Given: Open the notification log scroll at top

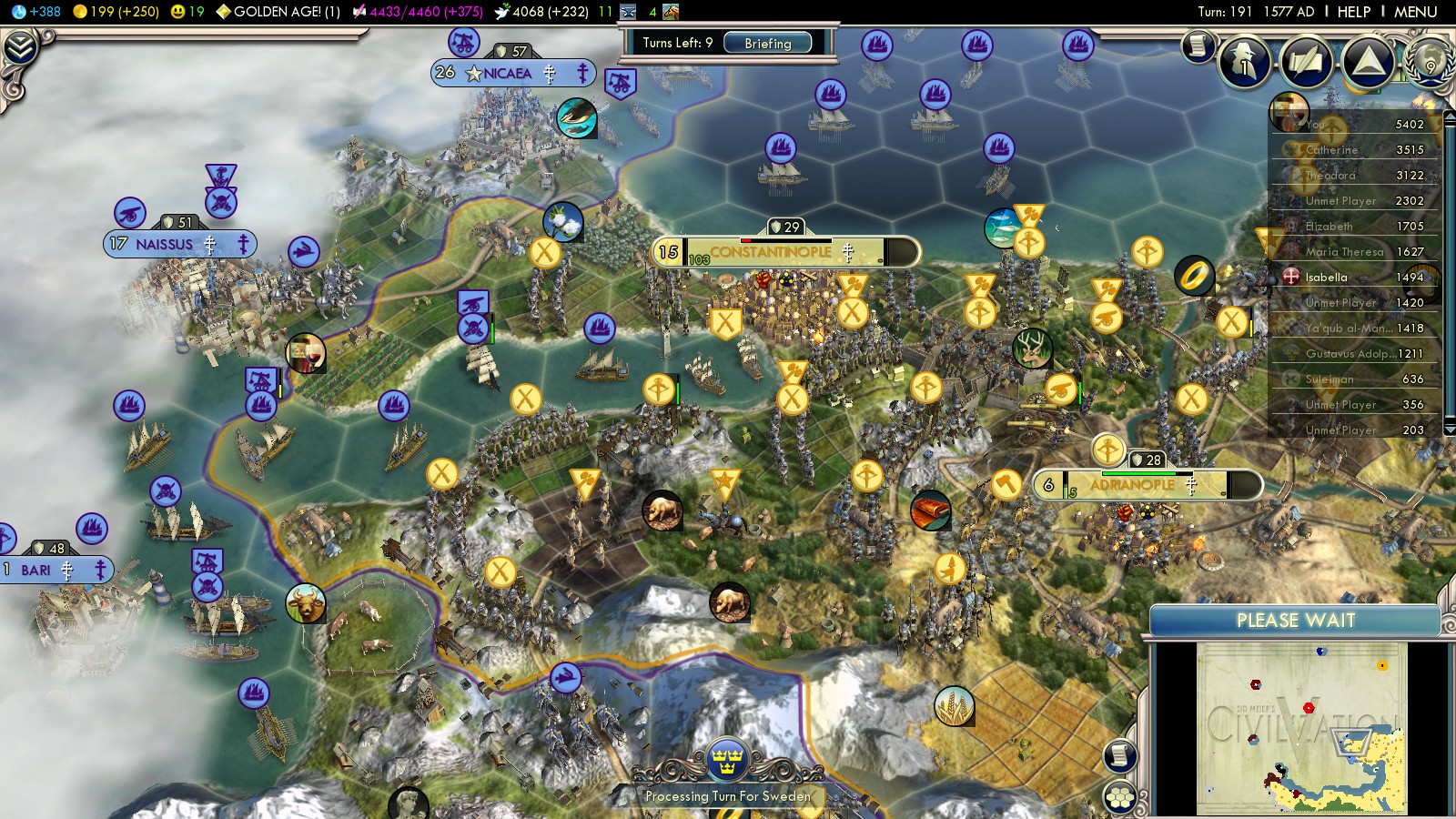Looking at the screenshot, I should [x=1198, y=45].
